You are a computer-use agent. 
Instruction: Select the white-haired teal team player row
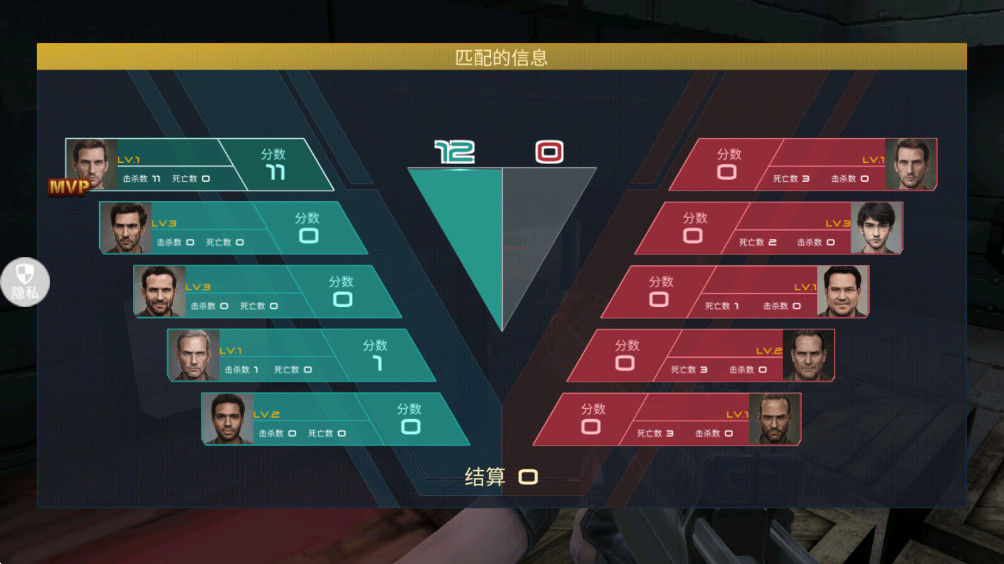[300, 355]
